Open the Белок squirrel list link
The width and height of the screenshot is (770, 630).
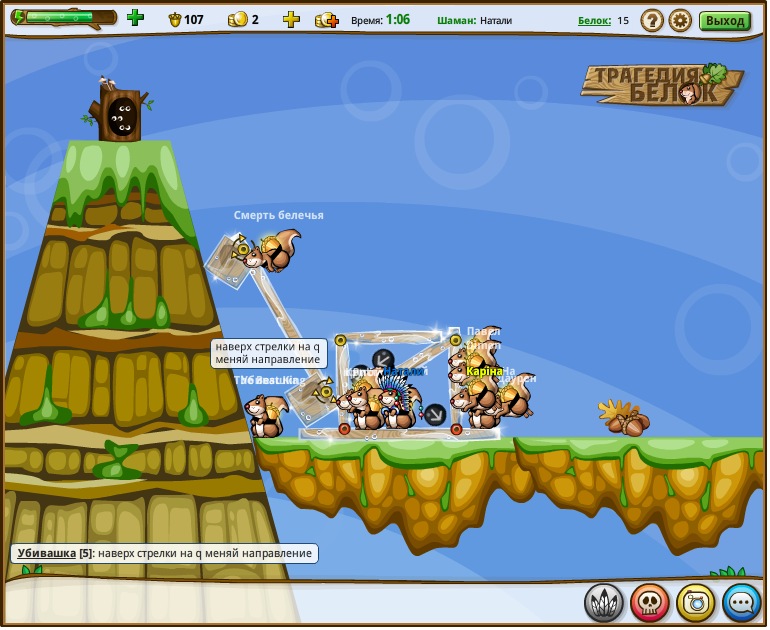594,20
